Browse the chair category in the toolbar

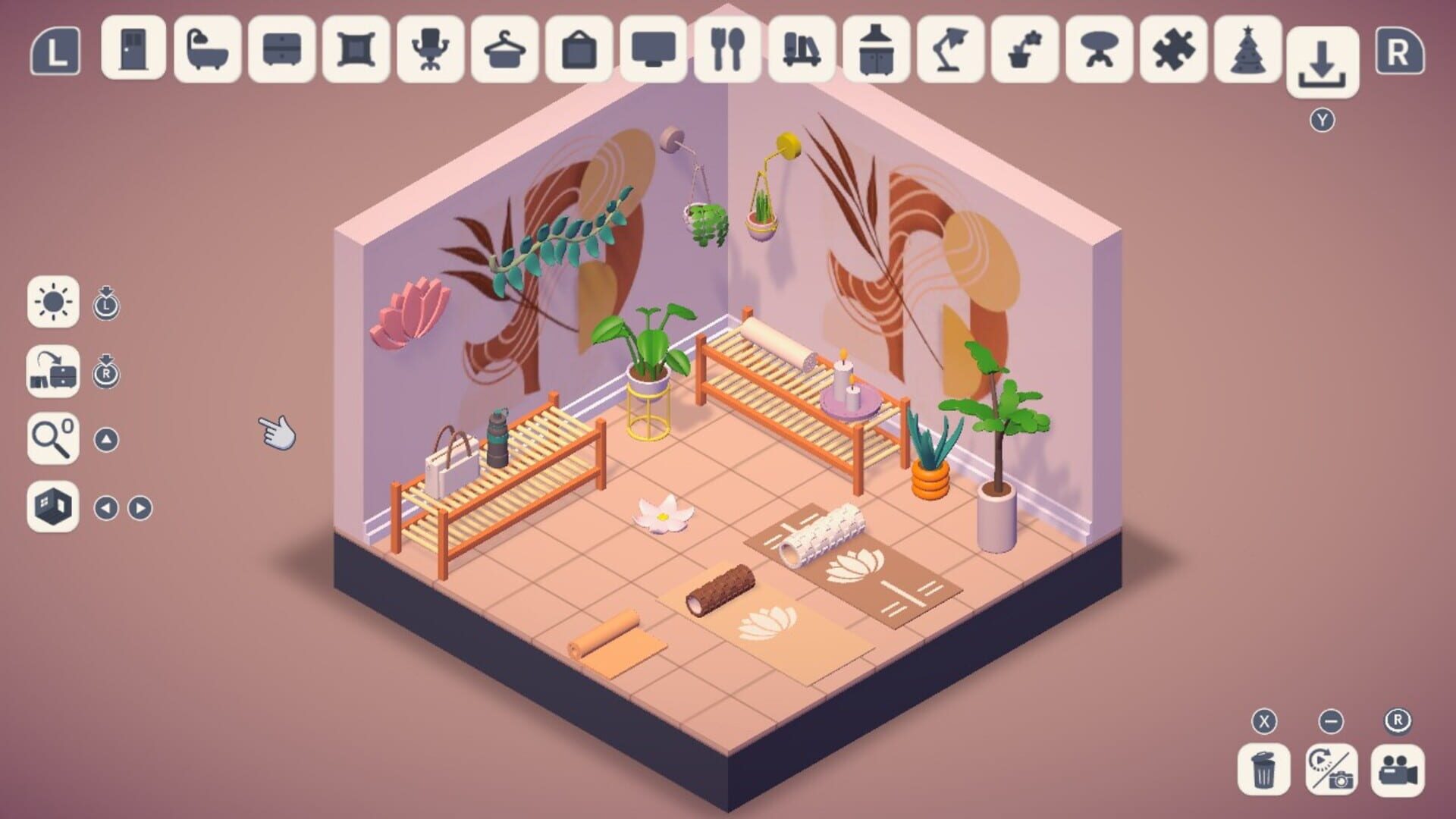427,52
